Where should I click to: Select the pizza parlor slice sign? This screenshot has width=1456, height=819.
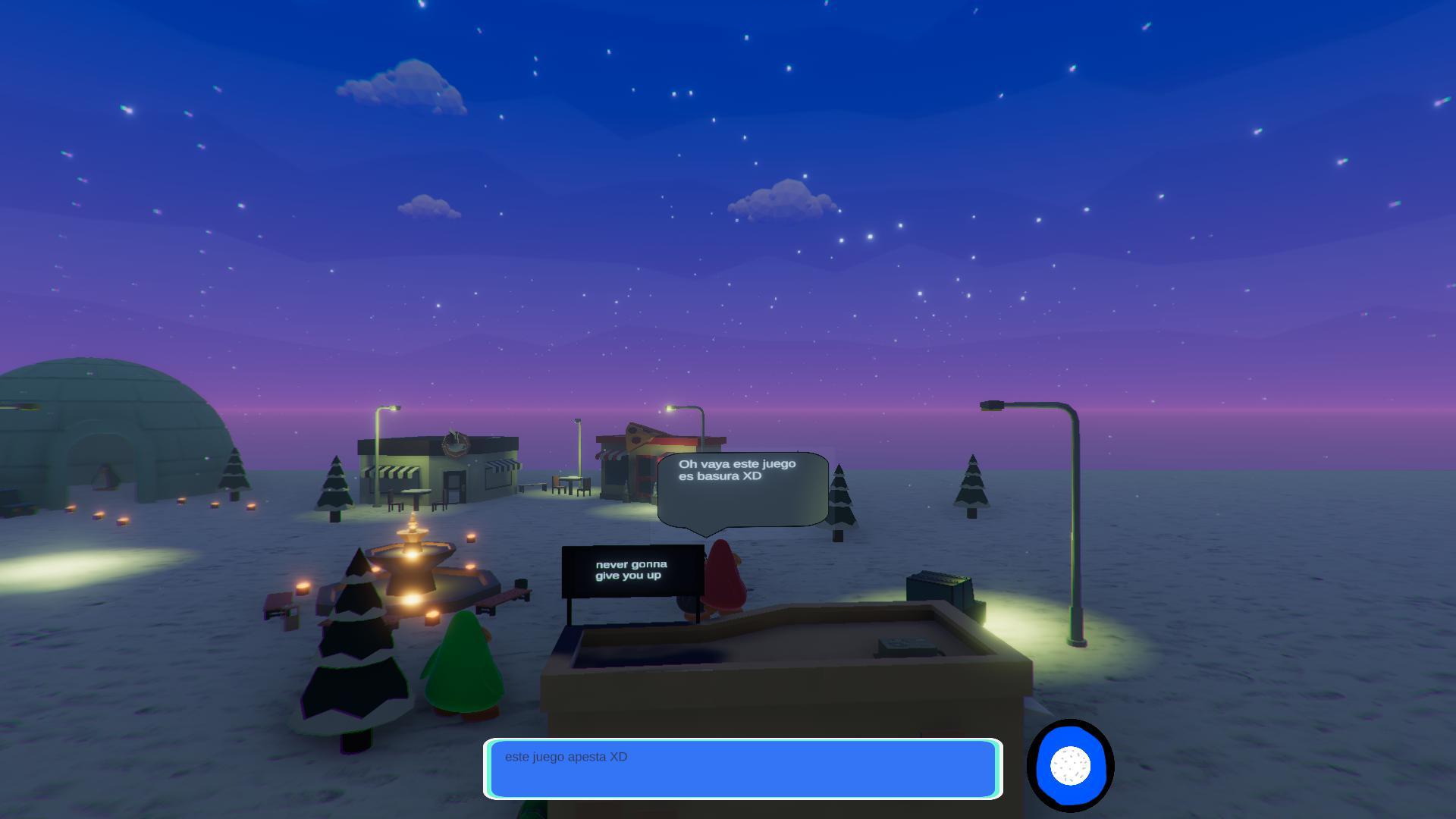coord(637,436)
